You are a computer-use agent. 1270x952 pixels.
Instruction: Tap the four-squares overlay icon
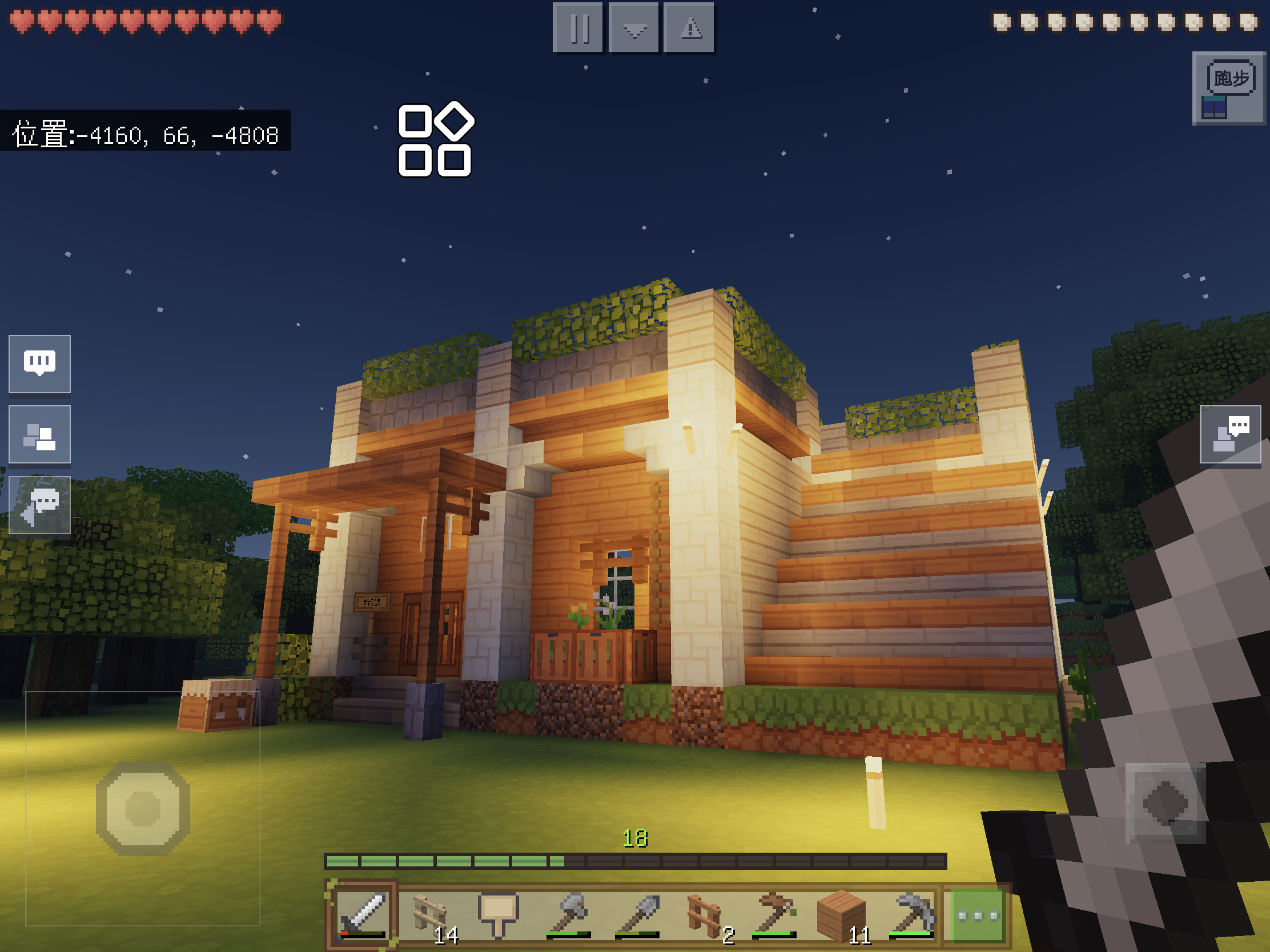(x=435, y=139)
